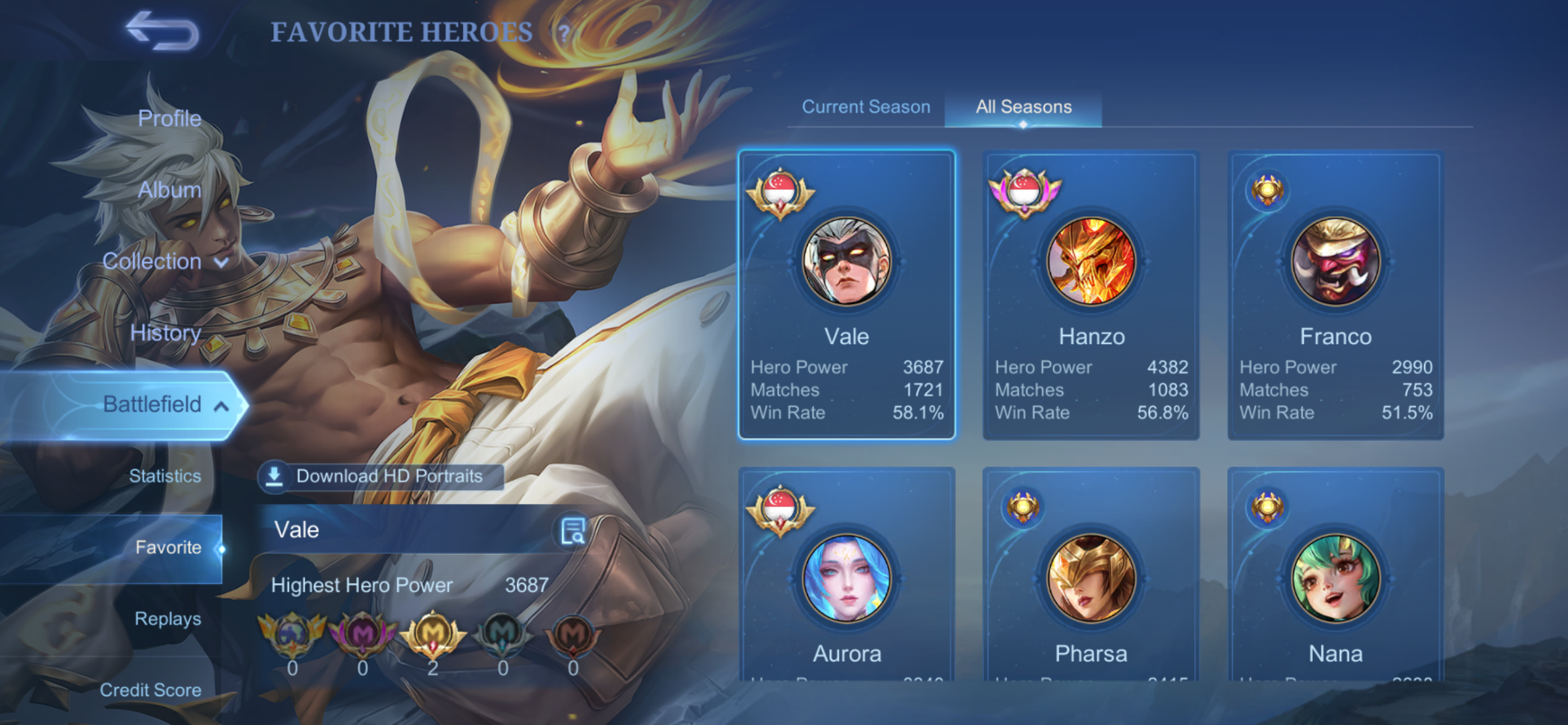
Task: Select the All Seasons tab
Action: (x=1023, y=107)
